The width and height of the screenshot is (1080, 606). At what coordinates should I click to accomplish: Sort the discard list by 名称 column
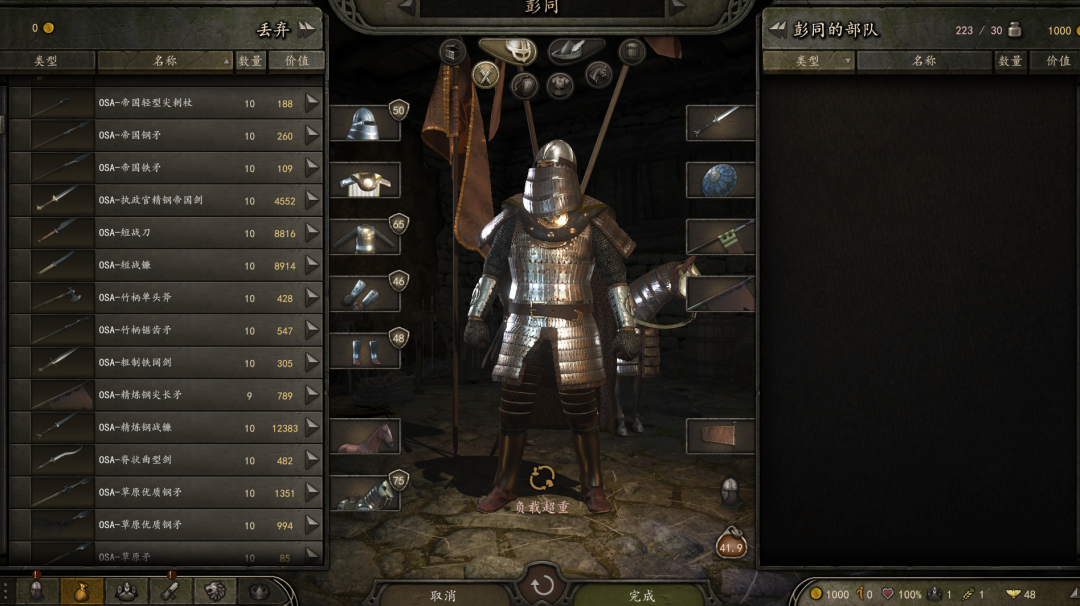165,61
